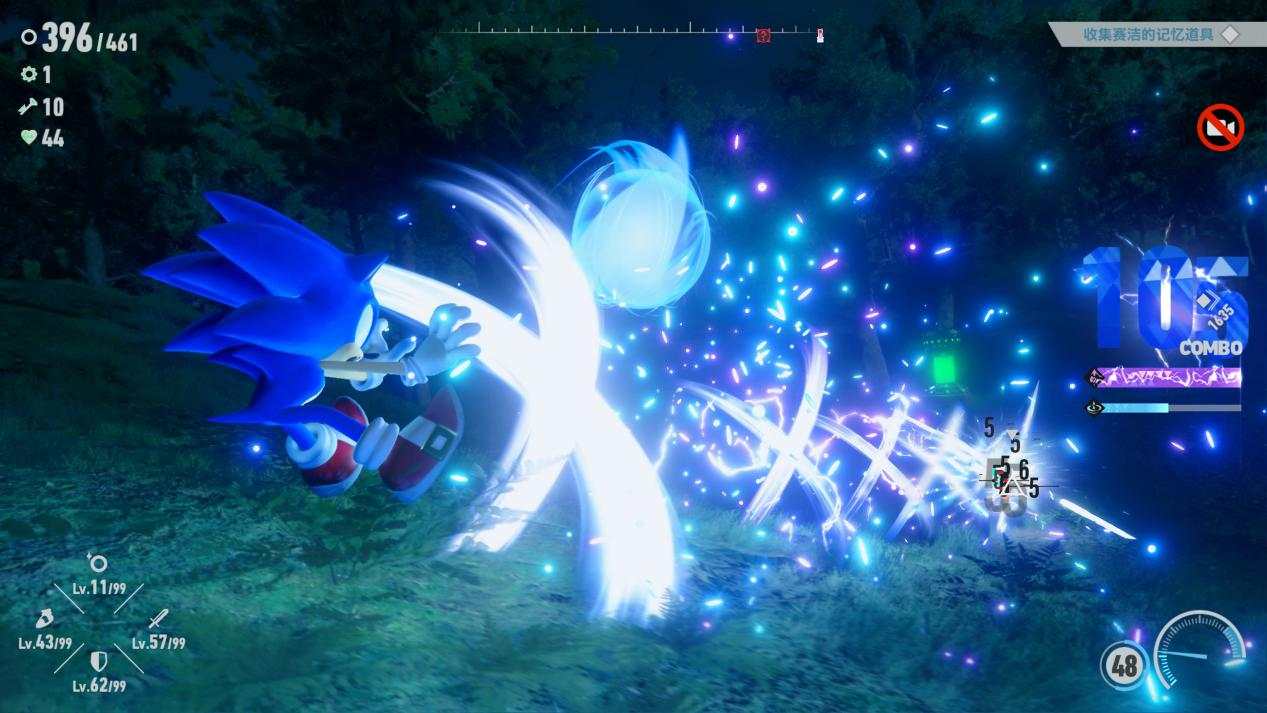This screenshot has height=713, width=1267.
Task: Click the speedometer gauge
Action: click(x=1200, y=651)
